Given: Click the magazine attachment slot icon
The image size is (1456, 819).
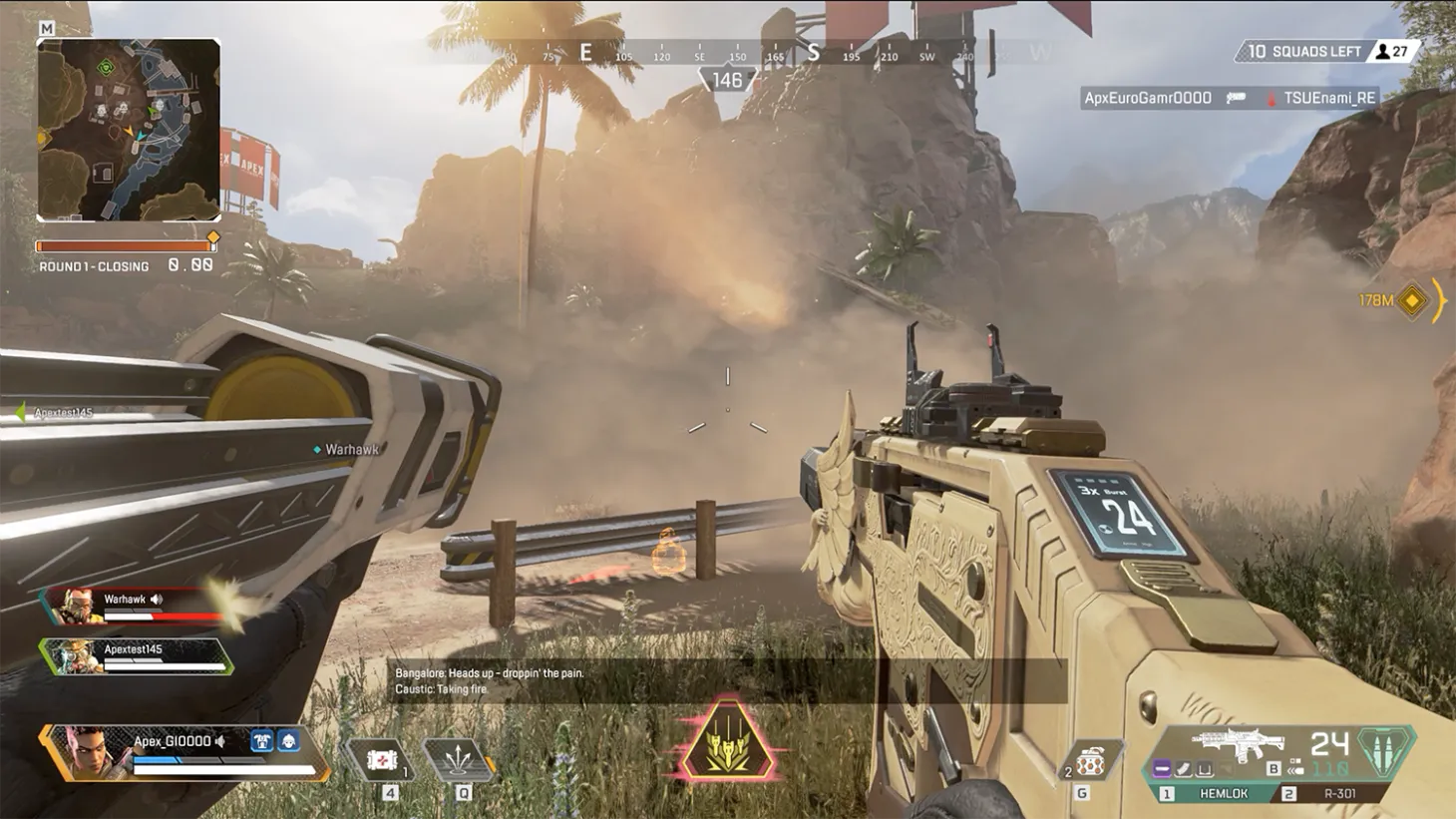Looking at the screenshot, I should 1182,768.
